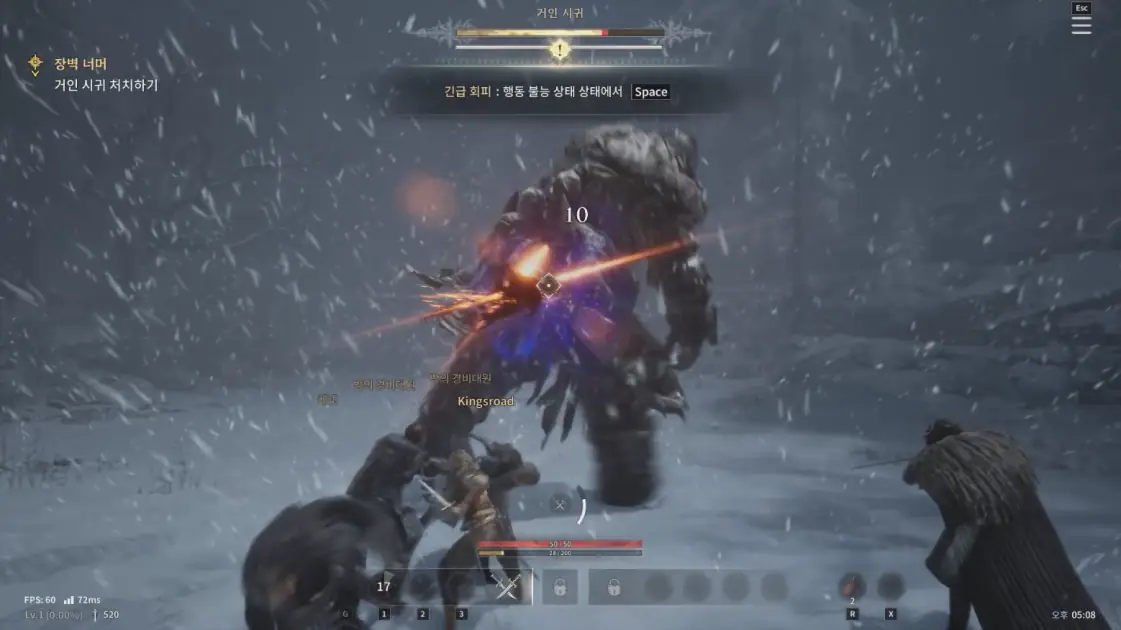Click the quest marker icon beside 장벽 너머

coord(36,65)
